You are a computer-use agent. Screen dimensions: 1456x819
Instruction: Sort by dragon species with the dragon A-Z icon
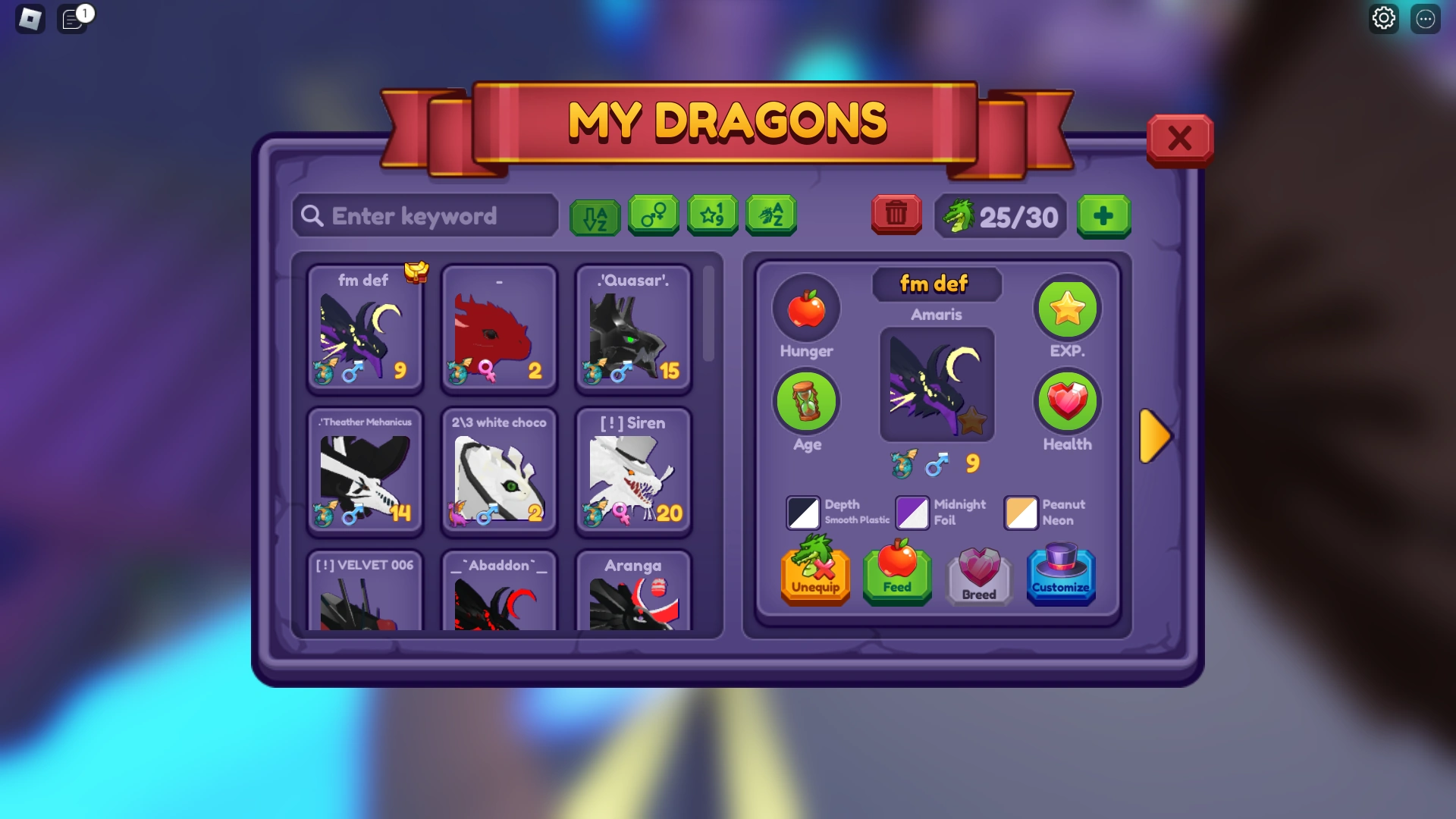[x=770, y=215]
